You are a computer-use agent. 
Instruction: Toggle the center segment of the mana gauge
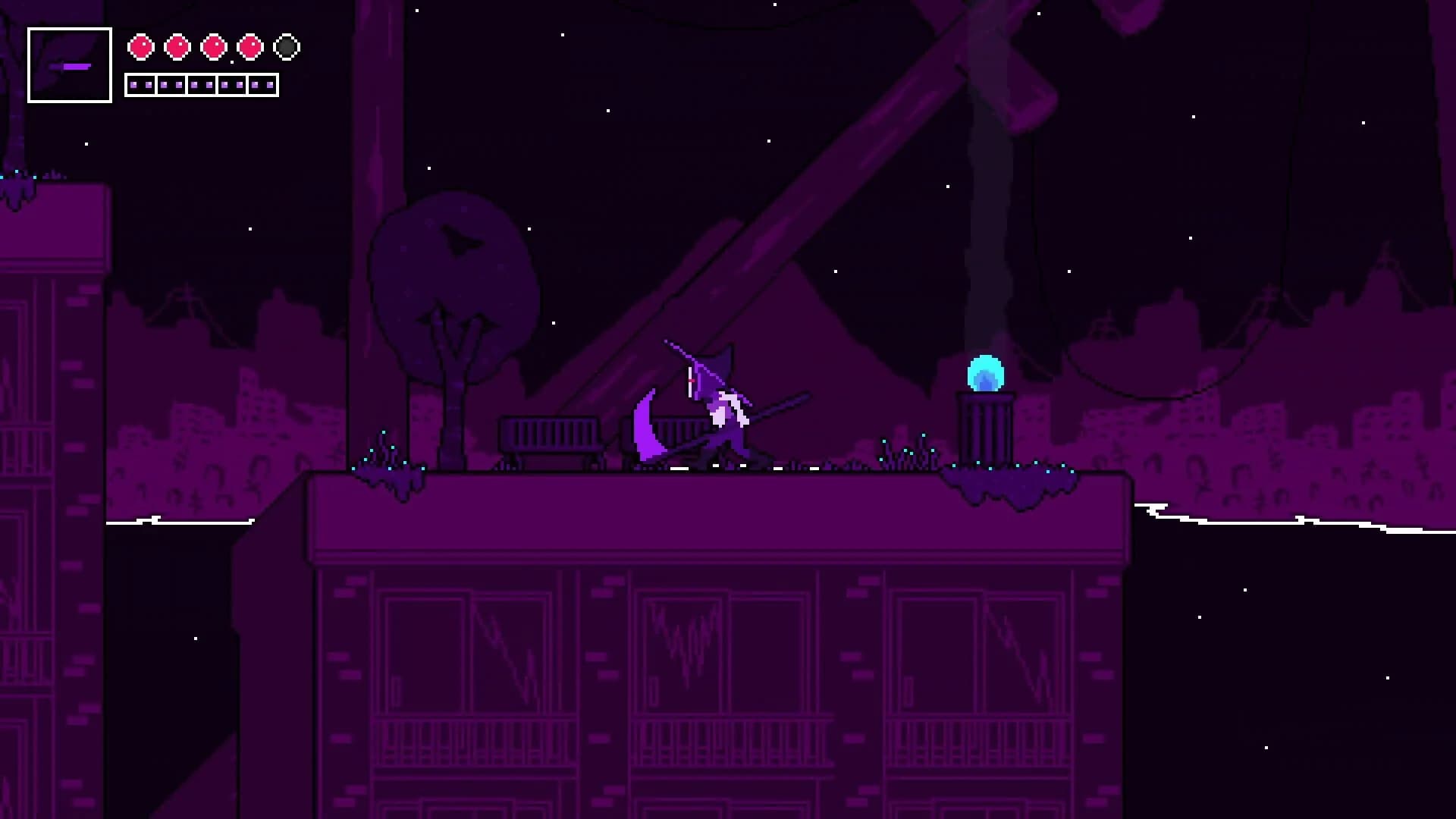202,84
